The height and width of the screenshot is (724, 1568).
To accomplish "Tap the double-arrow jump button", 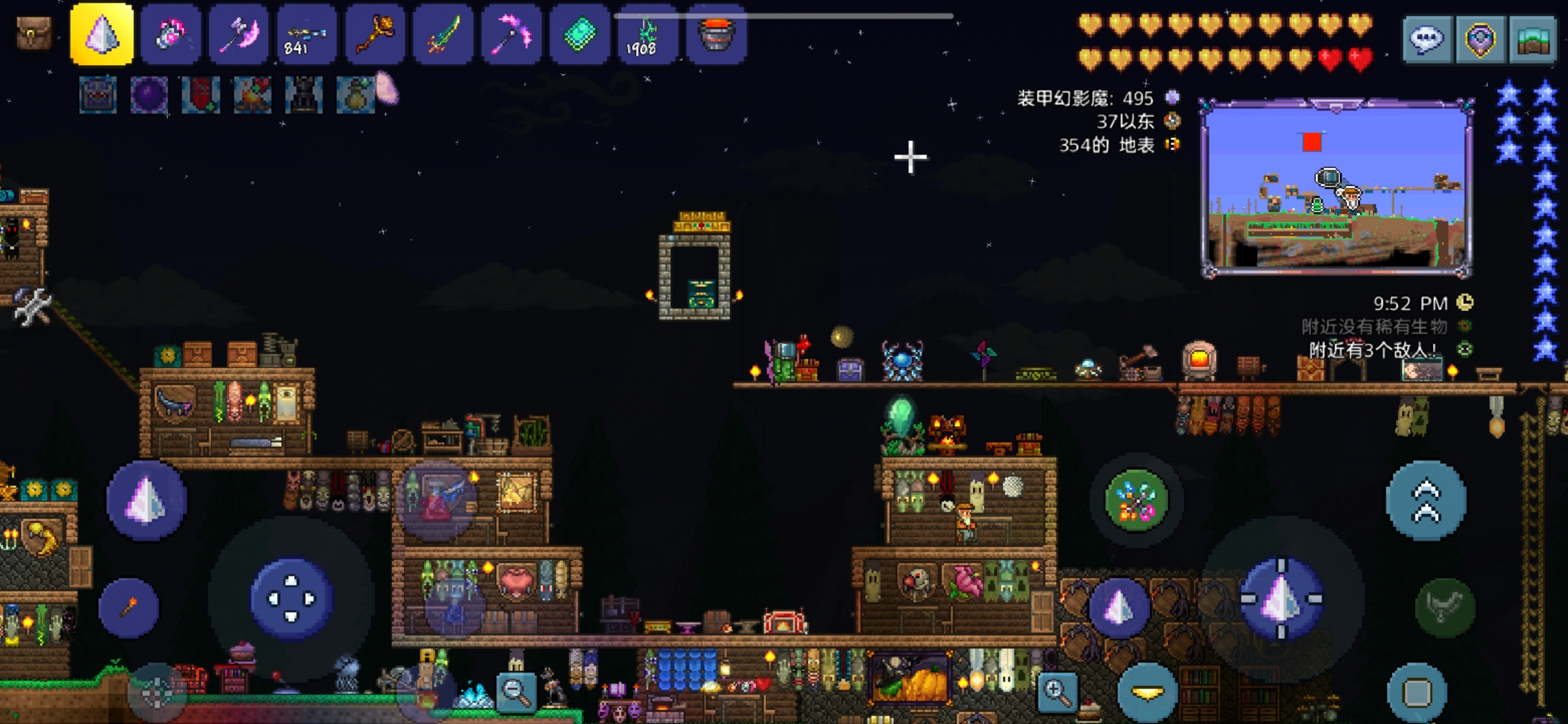I will pyautogui.click(x=1426, y=500).
